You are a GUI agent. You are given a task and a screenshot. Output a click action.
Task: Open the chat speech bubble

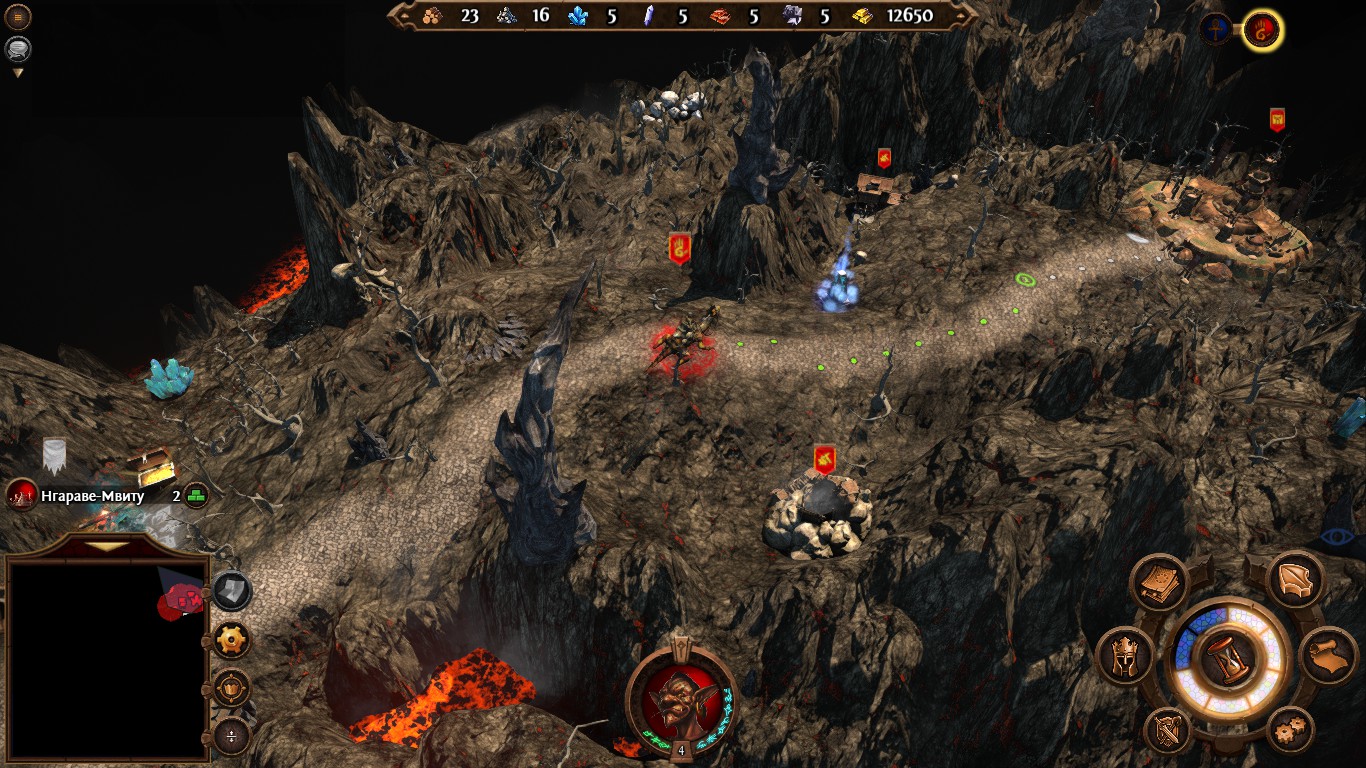(x=18, y=48)
